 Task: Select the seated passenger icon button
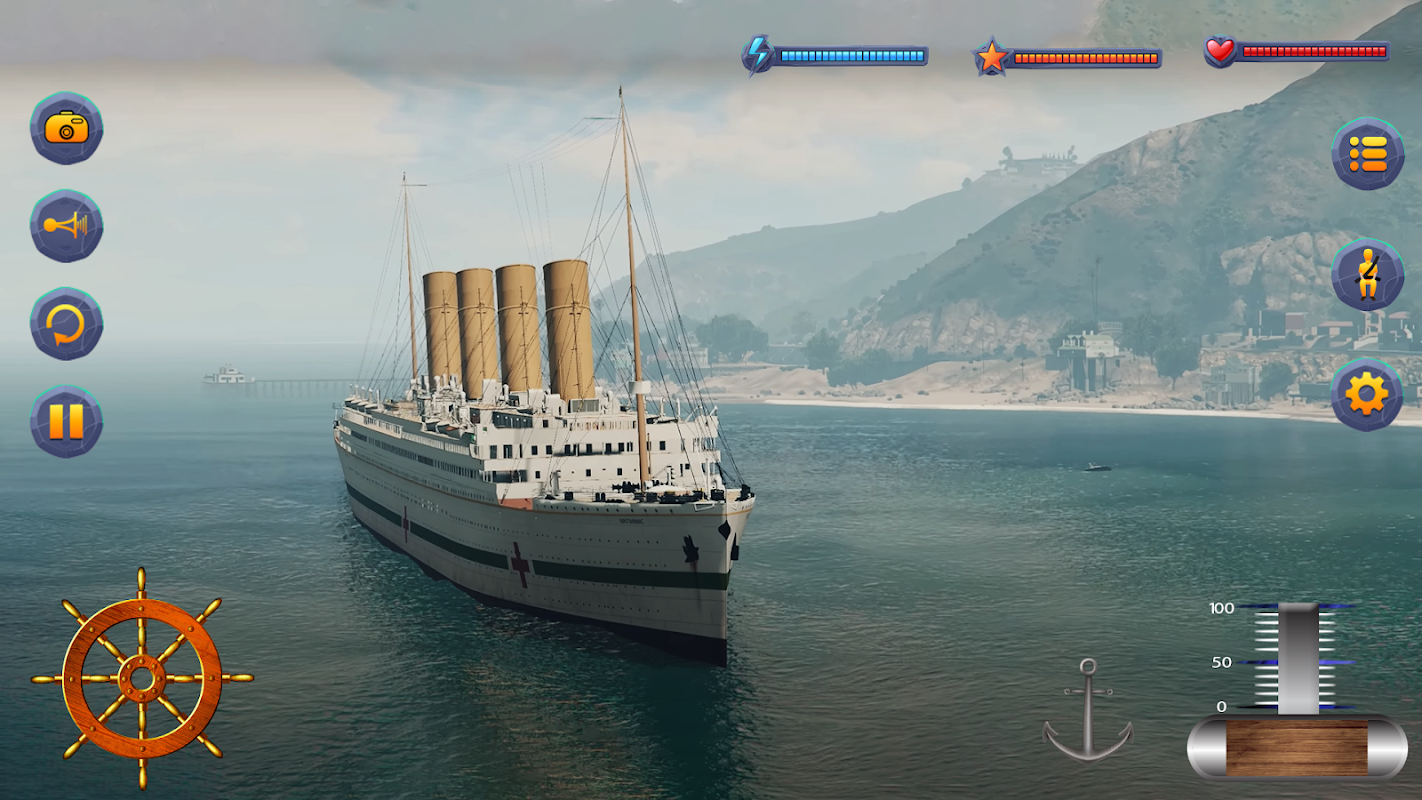[1367, 275]
